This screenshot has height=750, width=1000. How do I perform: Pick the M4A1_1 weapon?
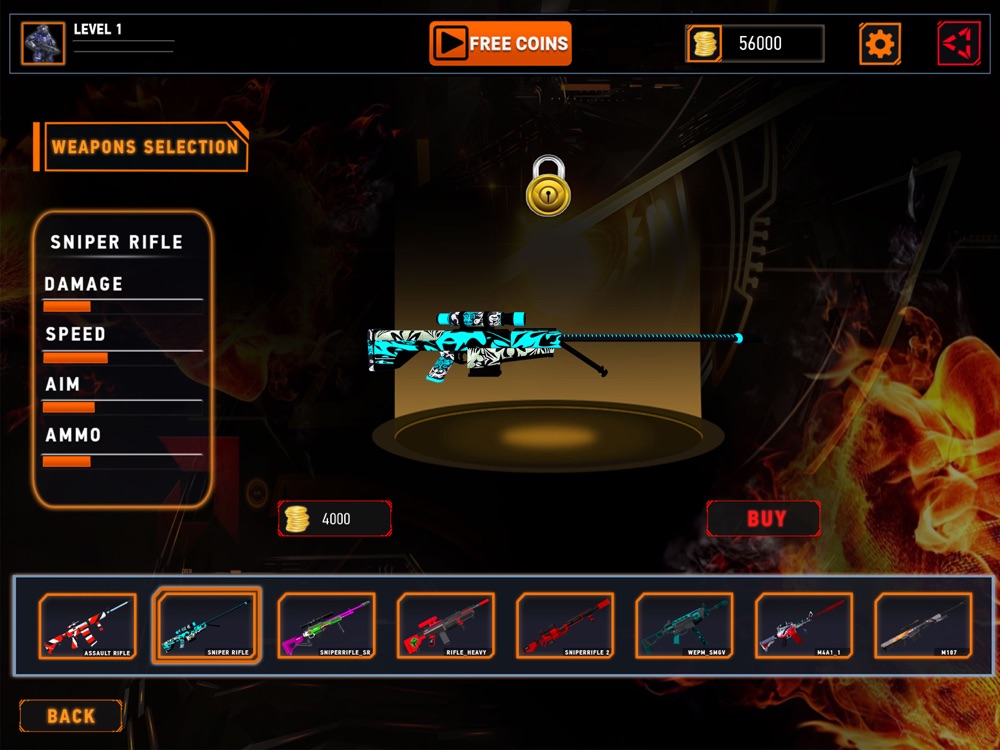click(x=804, y=626)
